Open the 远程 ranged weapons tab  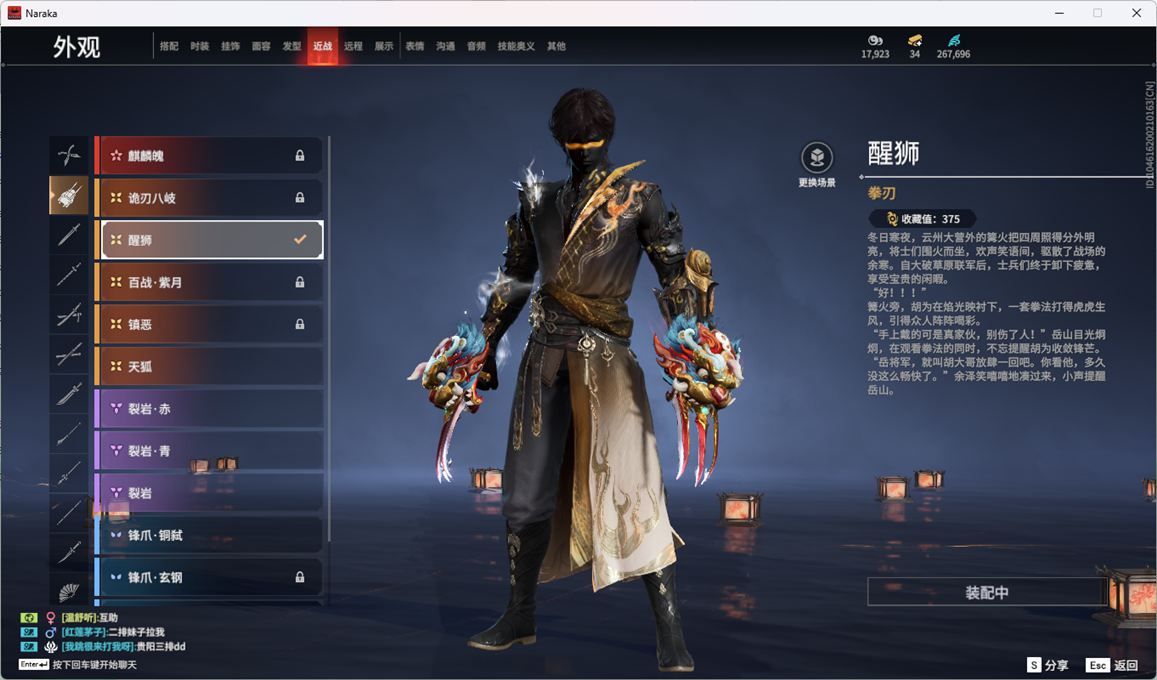[353, 46]
